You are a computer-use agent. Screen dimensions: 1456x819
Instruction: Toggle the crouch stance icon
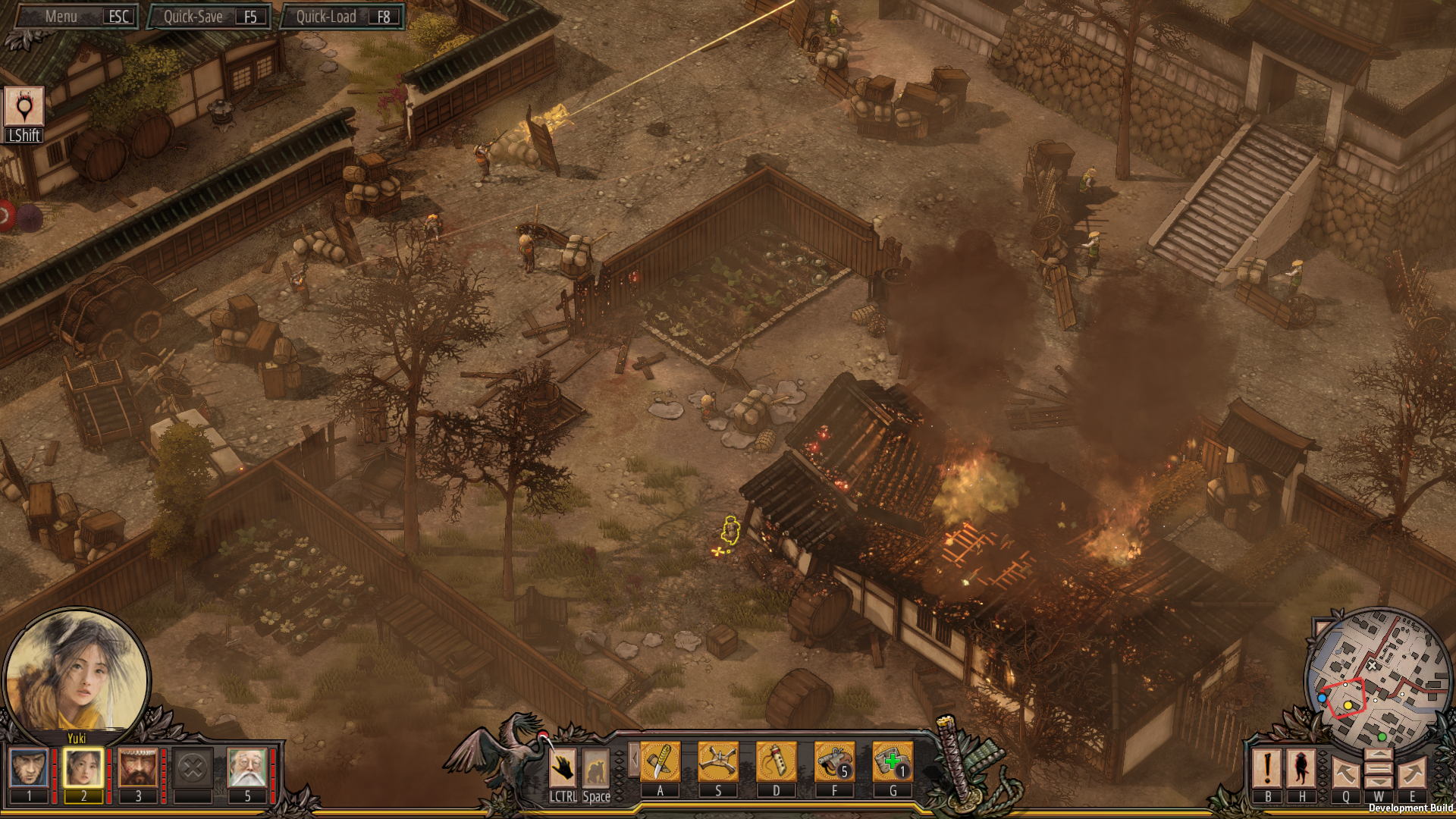pos(596,768)
